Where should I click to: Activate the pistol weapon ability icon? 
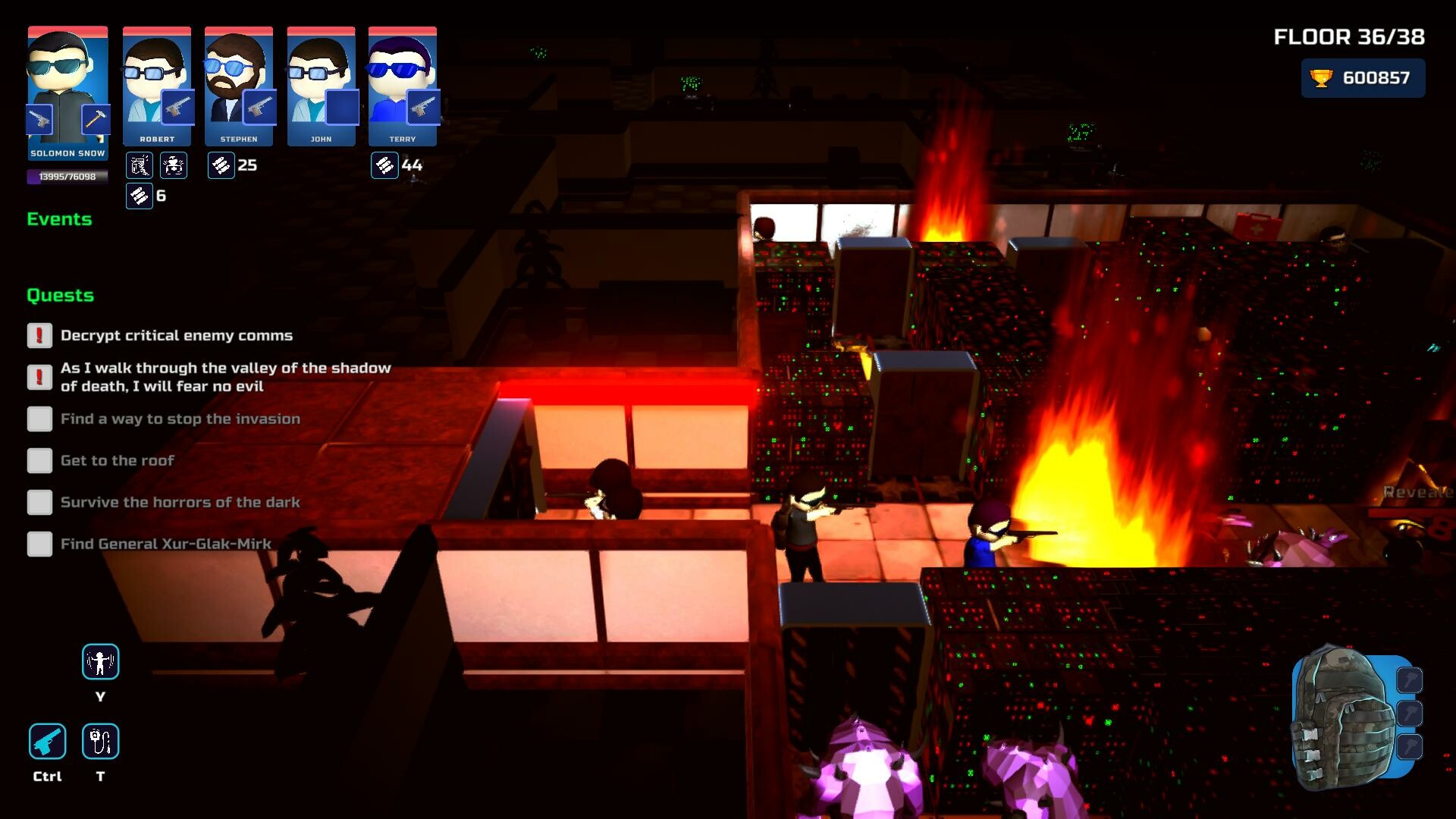pyautogui.click(x=47, y=741)
